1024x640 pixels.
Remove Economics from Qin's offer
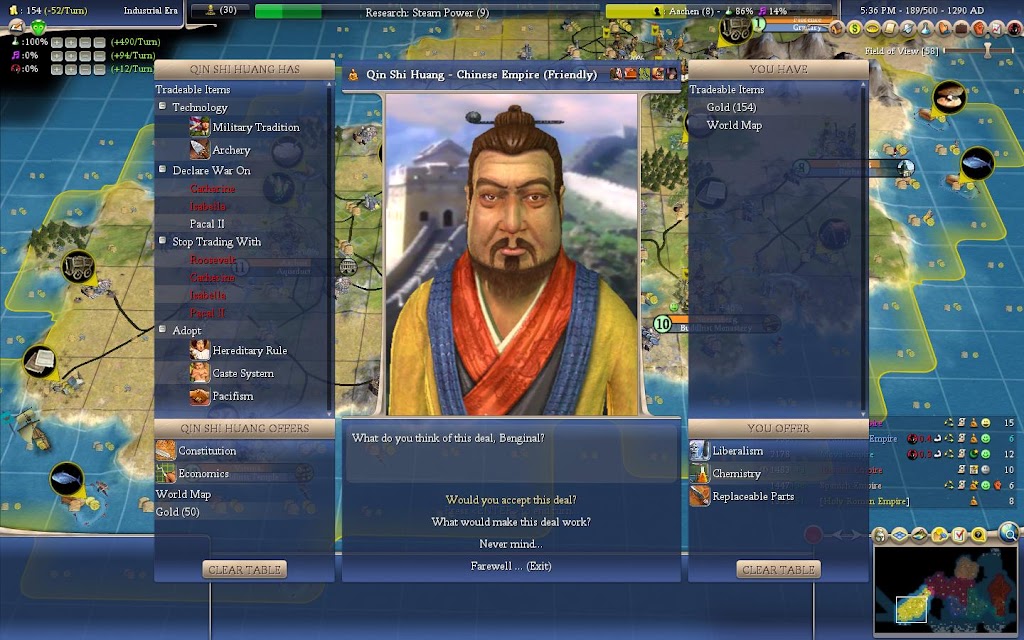pos(203,474)
